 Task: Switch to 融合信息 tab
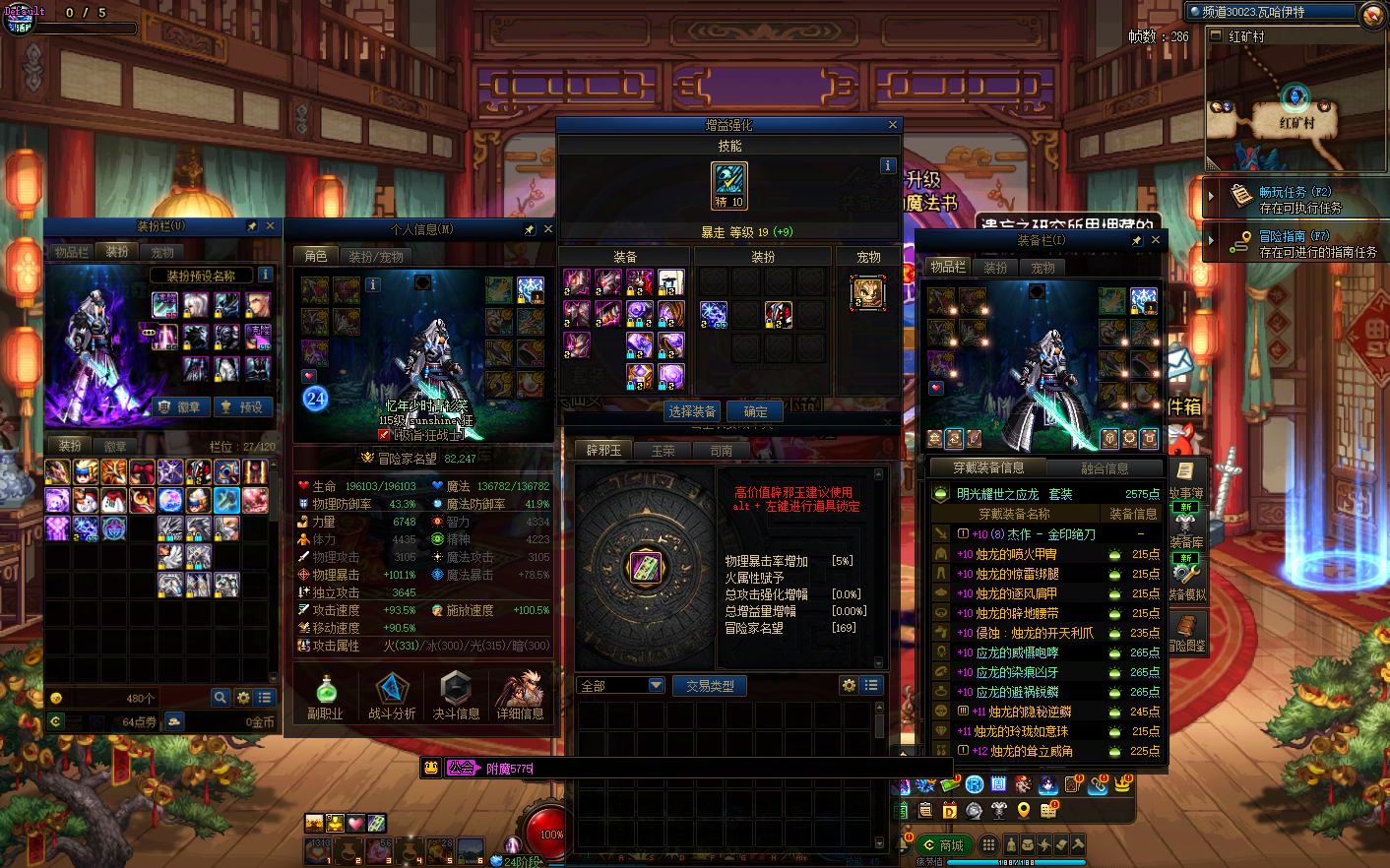coord(1105,468)
